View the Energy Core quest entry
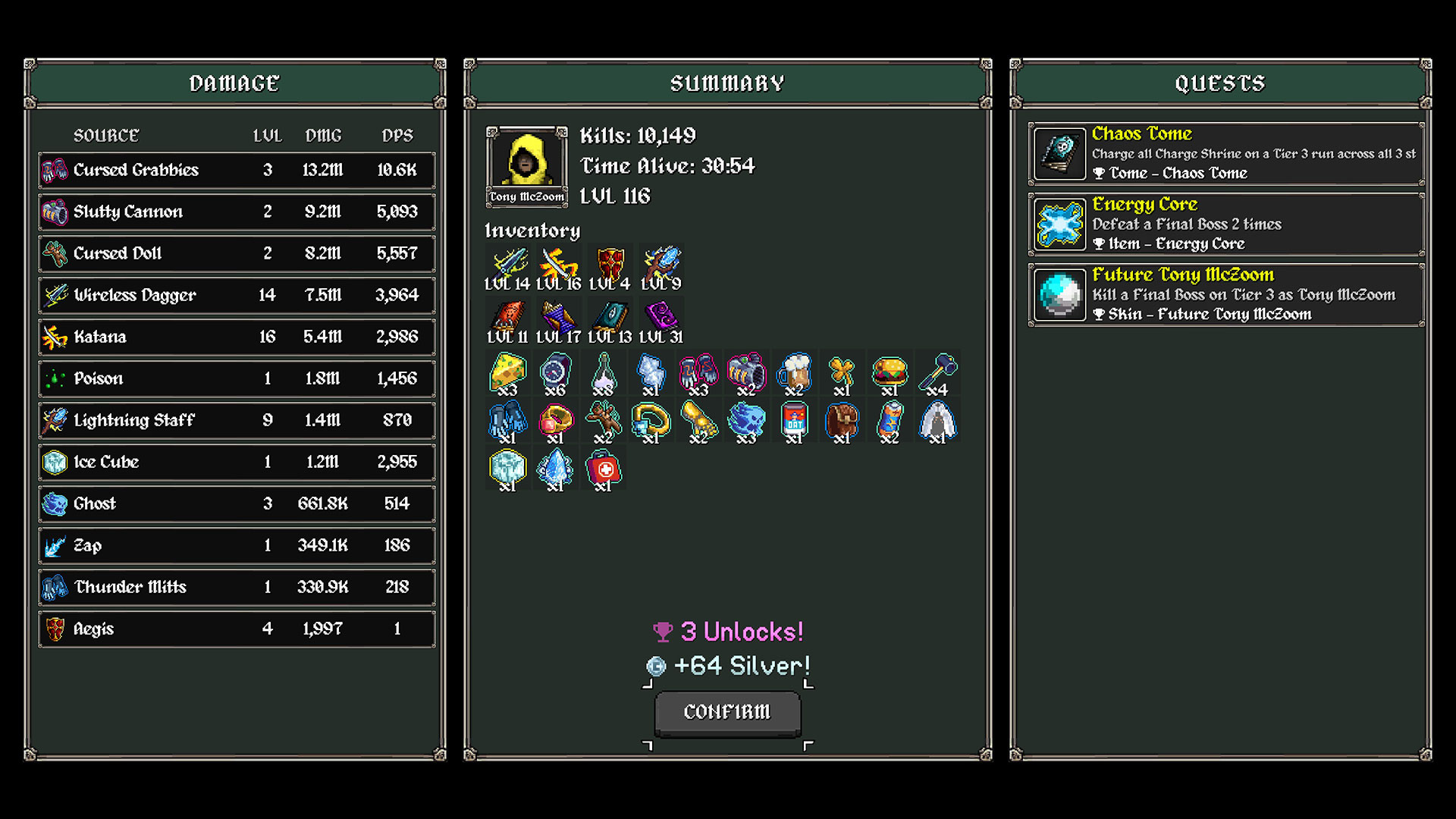 coord(1225,224)
